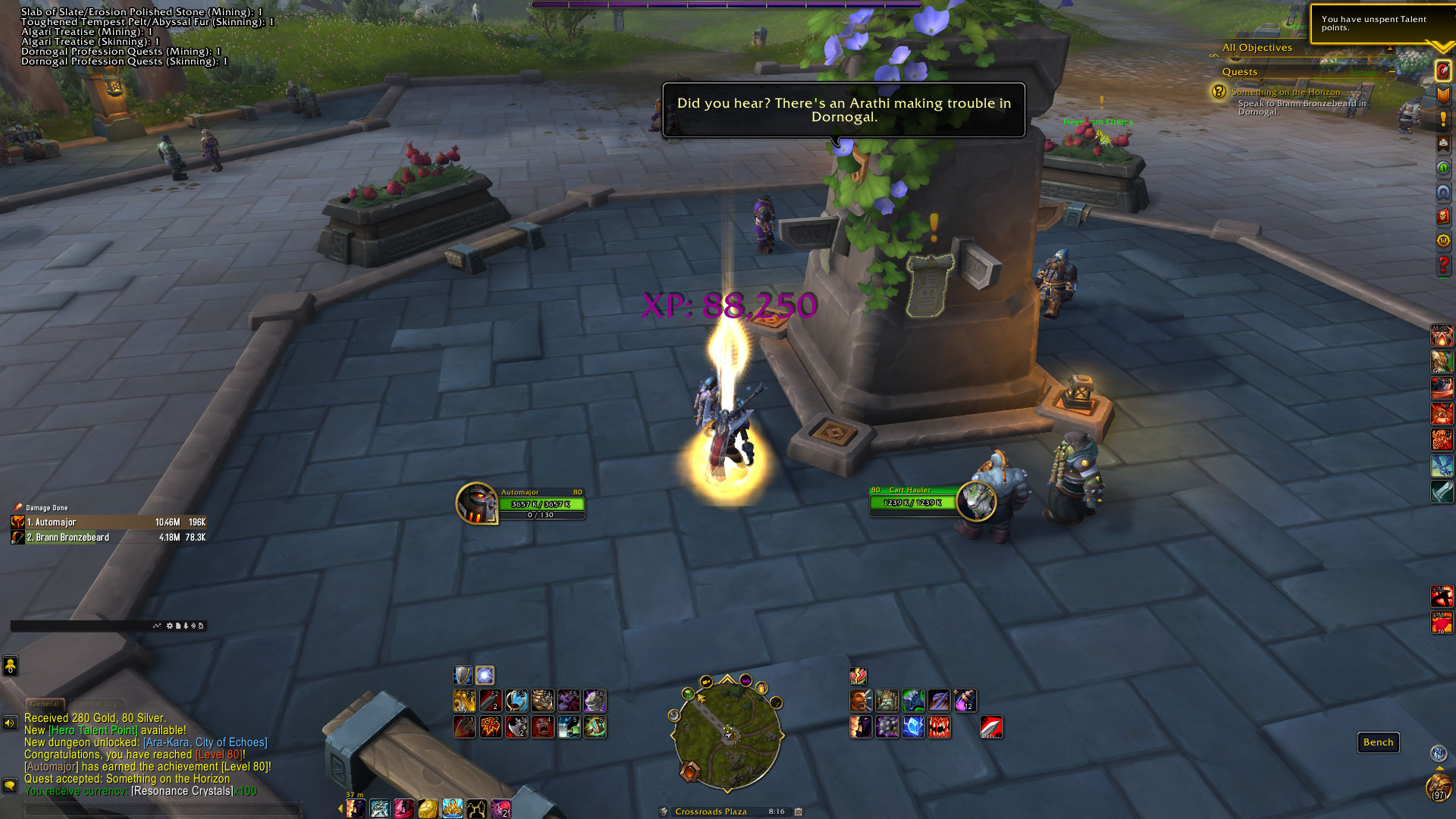The width and height of the screenshot is (1456, 819).
Task: Select Brann Bronzebeard row in damage meter
Action: point(108,538)
